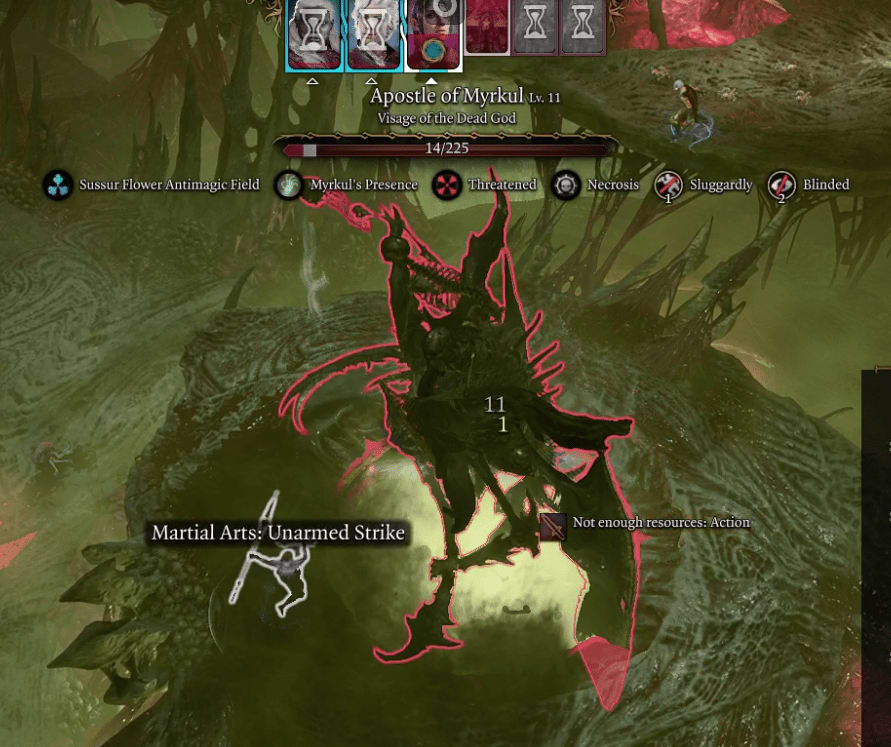Inspect the Sussur Flower Antimagic Field status icon

(x=58, y=185)
